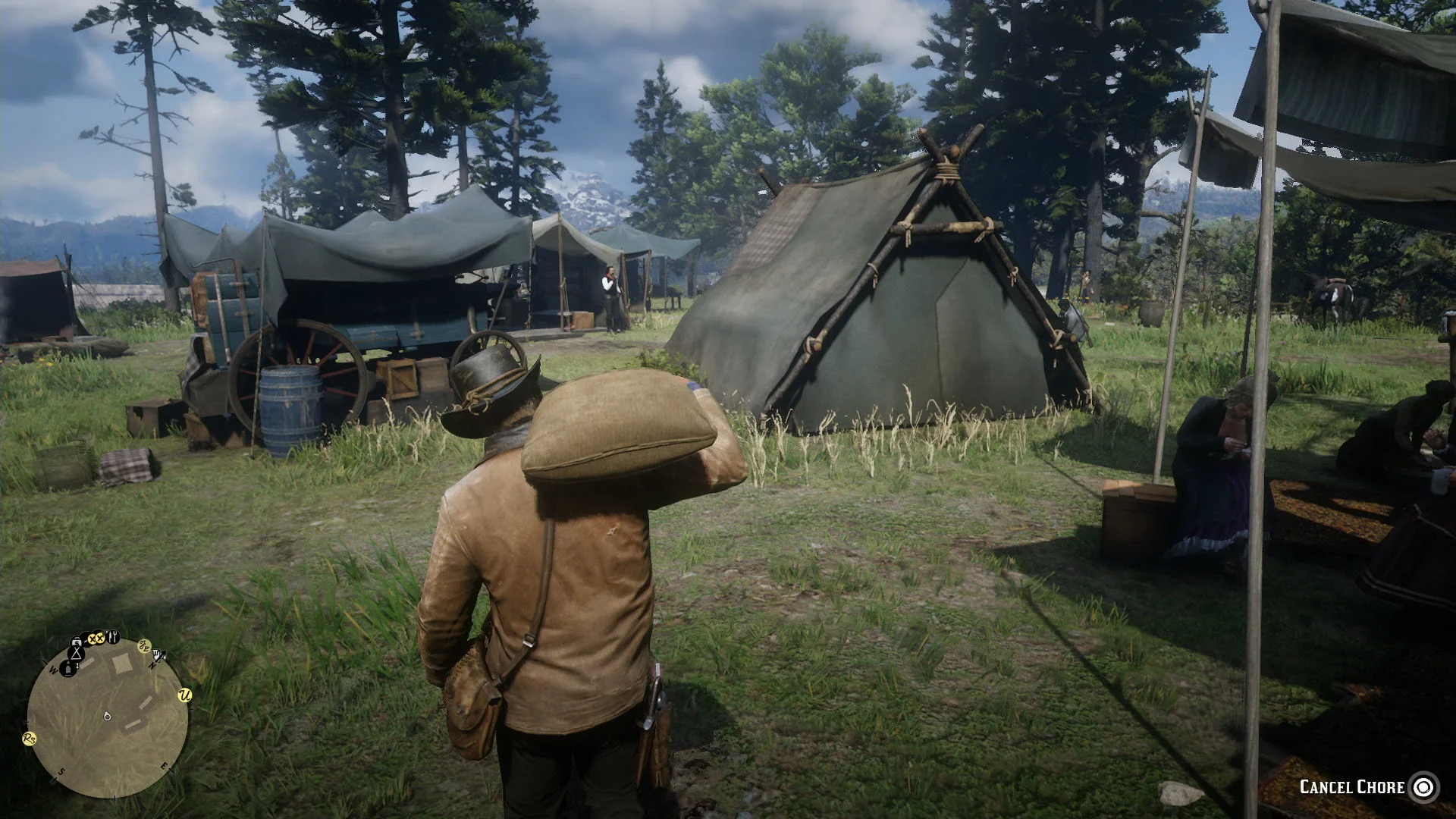The height and width of the screenshot is (819, 1456).
Task: Click the tent icon on the minimap
Action: [x=76, y=654]
